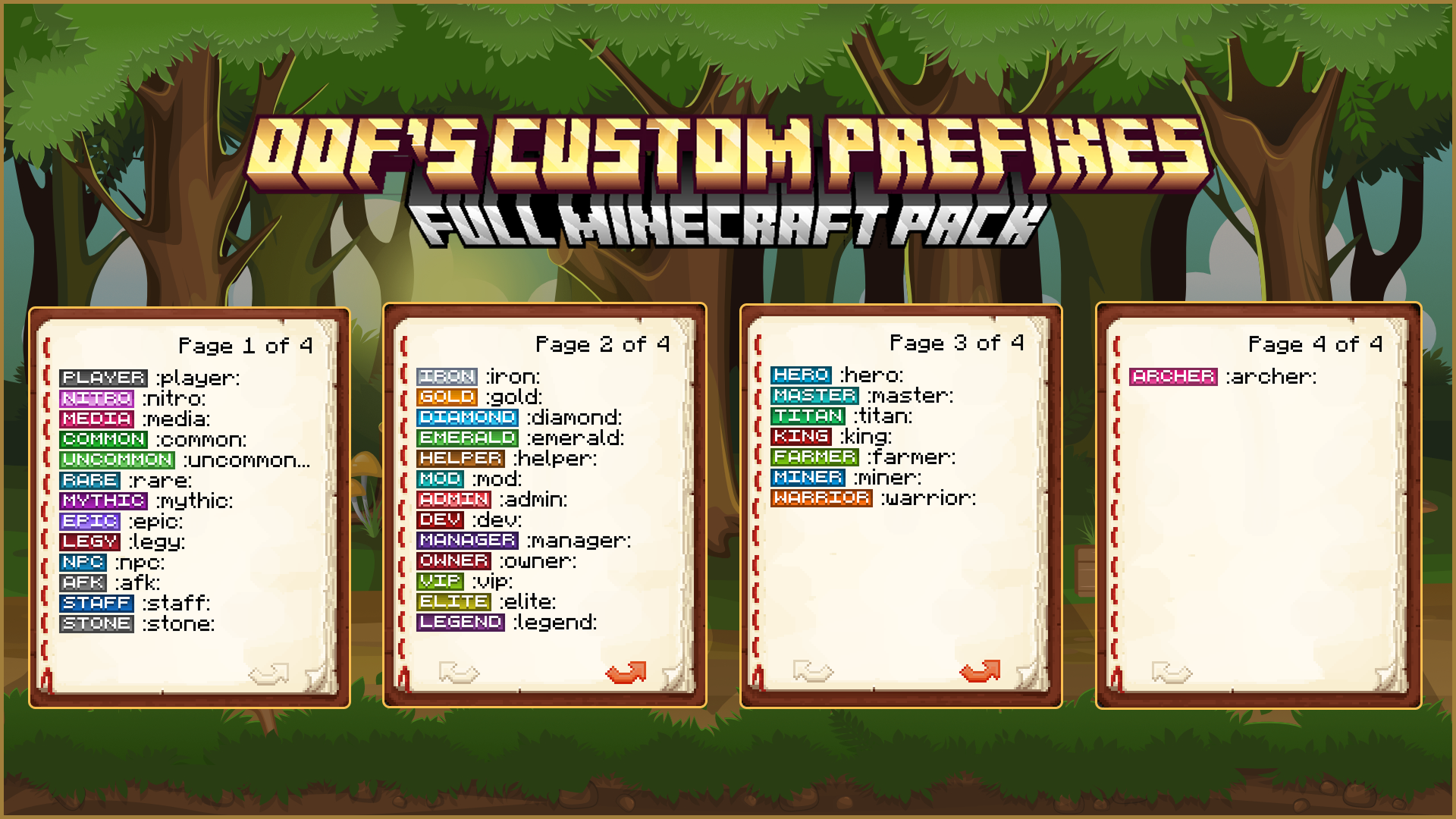Click the previous-page arrow on page 3
Viewport: 1456px width, 819px height.
click(x=811, y=669)
